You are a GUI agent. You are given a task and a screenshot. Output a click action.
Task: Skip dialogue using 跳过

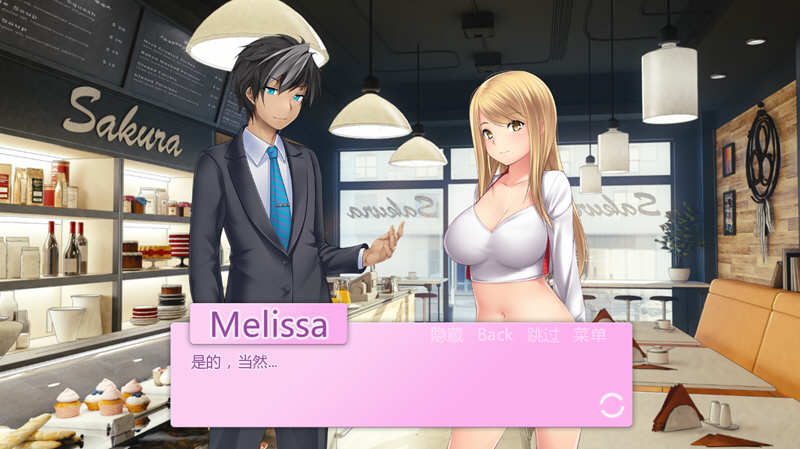point(543,335)
